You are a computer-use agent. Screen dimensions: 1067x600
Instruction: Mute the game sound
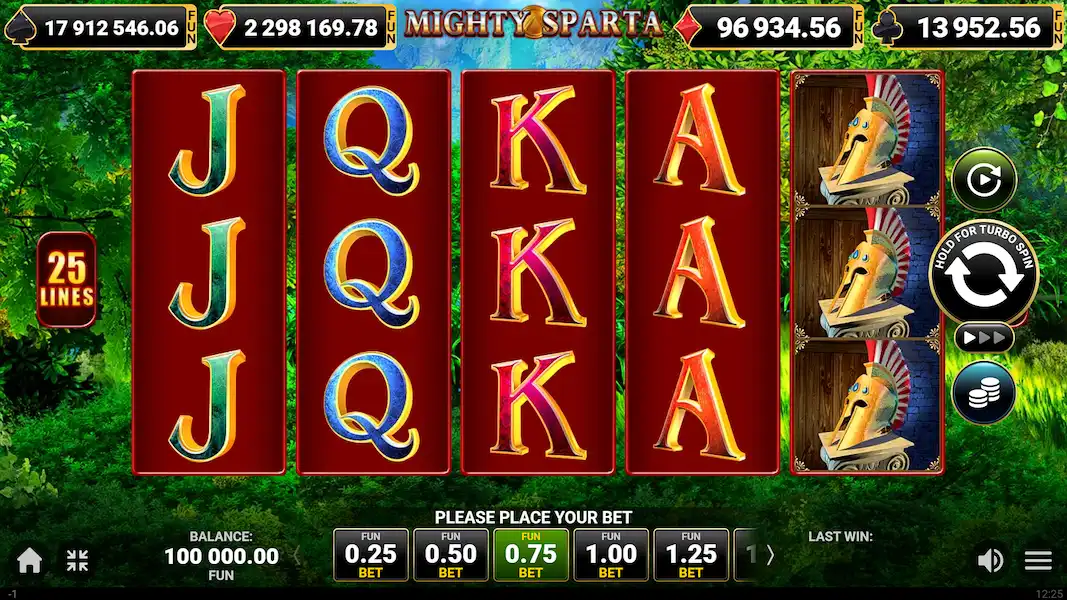(990, 560)
